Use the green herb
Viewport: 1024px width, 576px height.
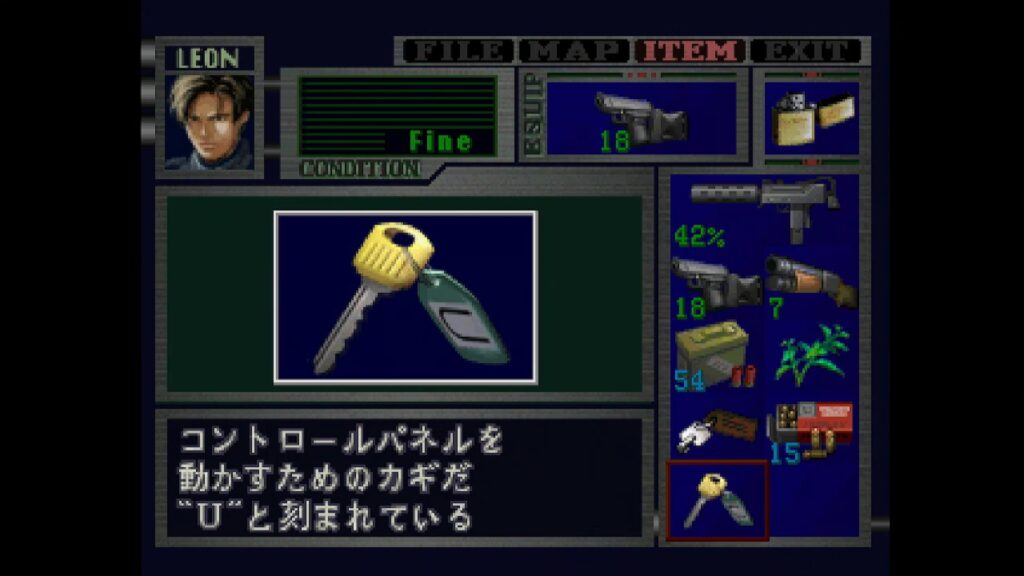coord(810,356)
